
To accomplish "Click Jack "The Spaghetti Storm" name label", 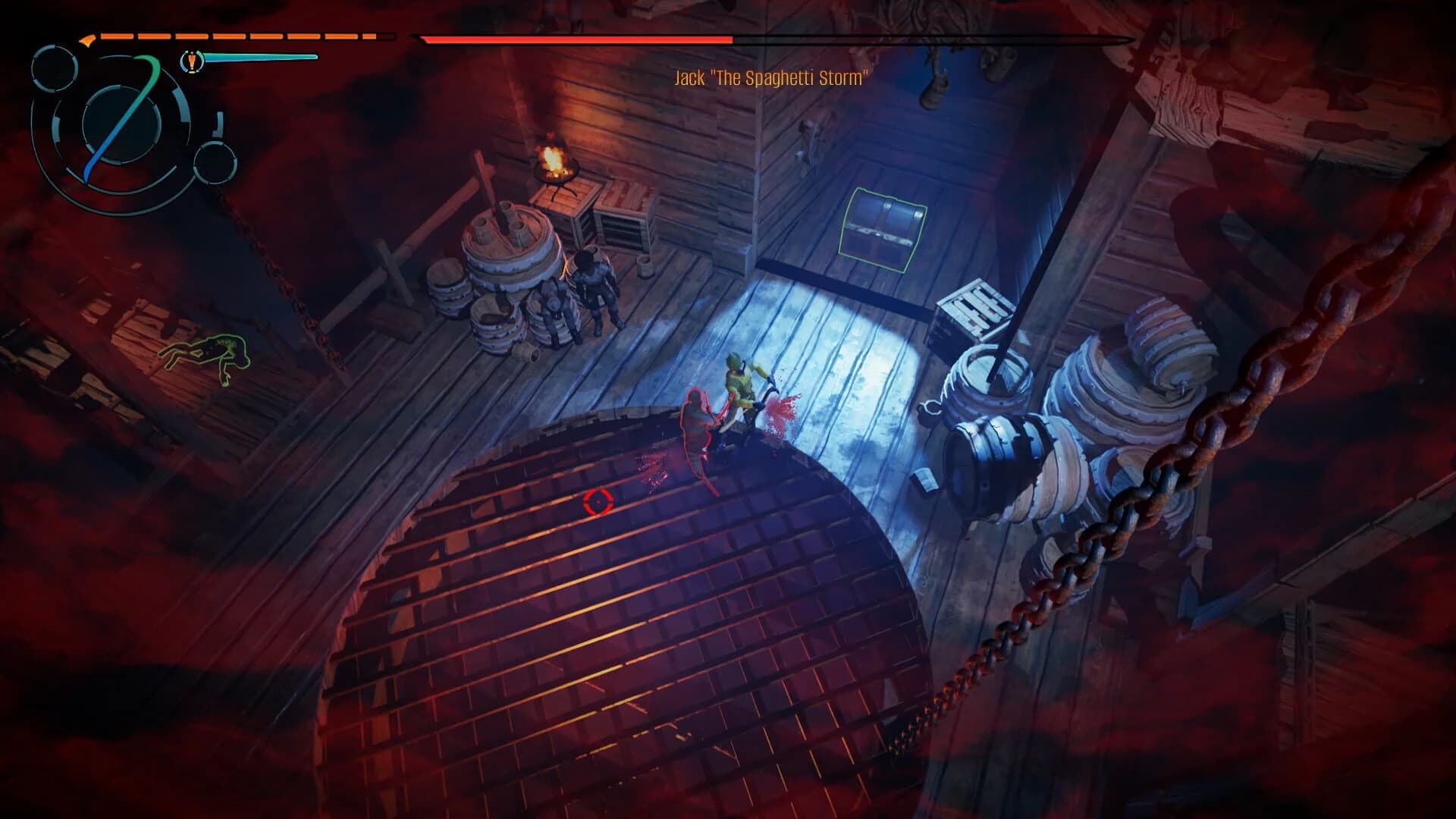I will 772,77.
